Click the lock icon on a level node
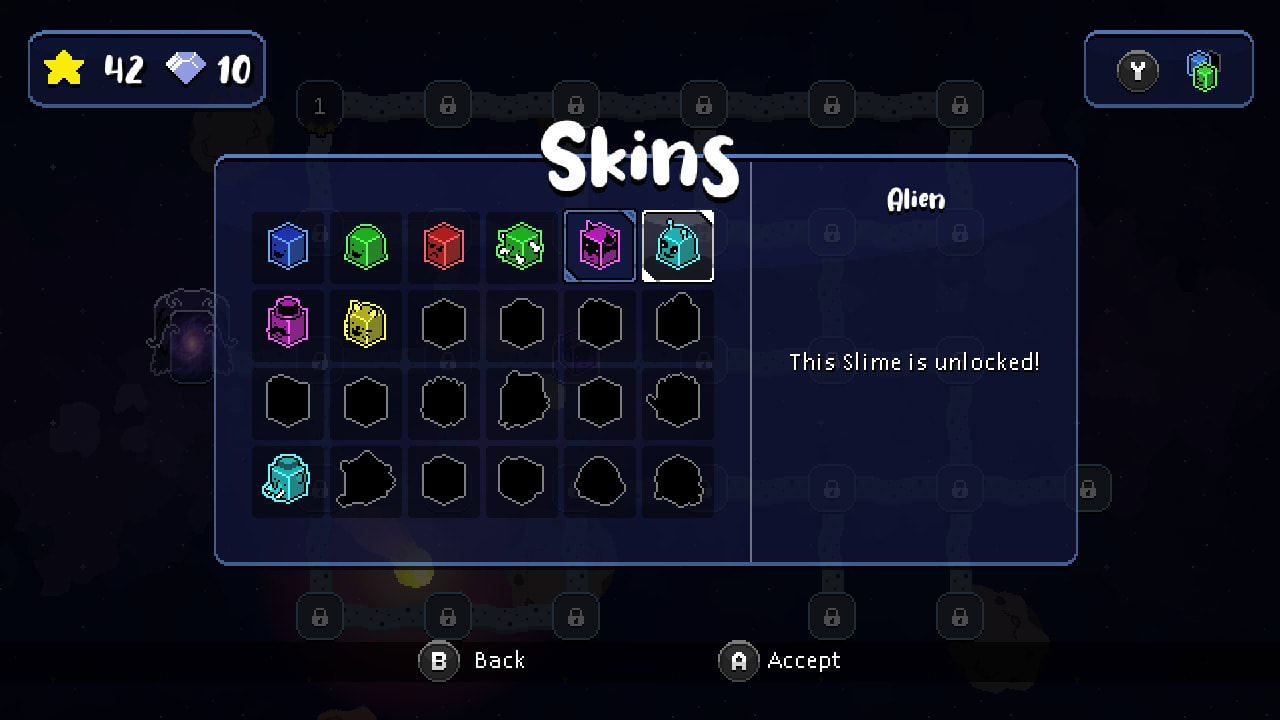Screen dimensions: 1280x720 (447, 106)
